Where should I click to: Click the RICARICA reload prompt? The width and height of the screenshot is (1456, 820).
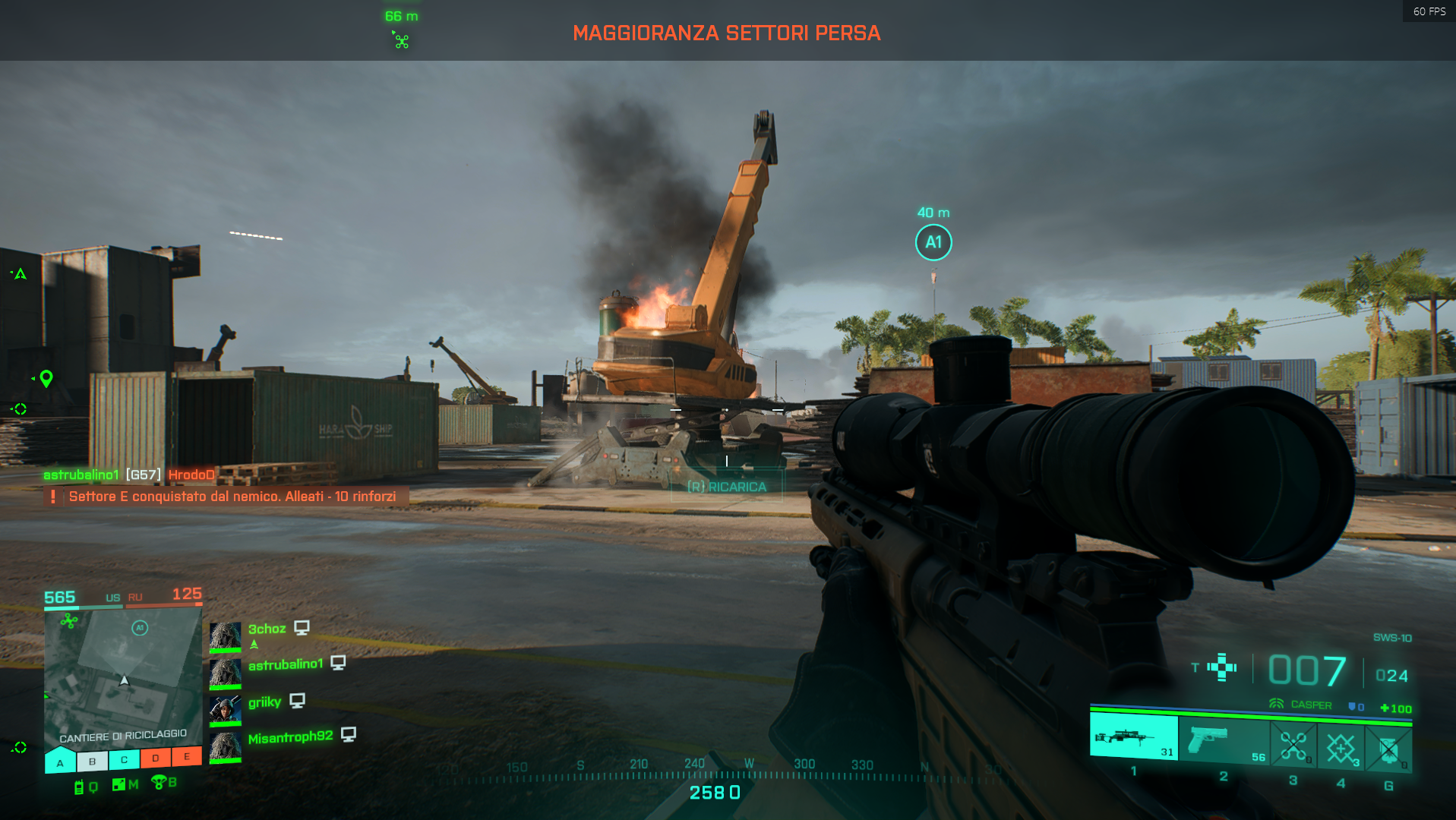(x=726, y=487)
